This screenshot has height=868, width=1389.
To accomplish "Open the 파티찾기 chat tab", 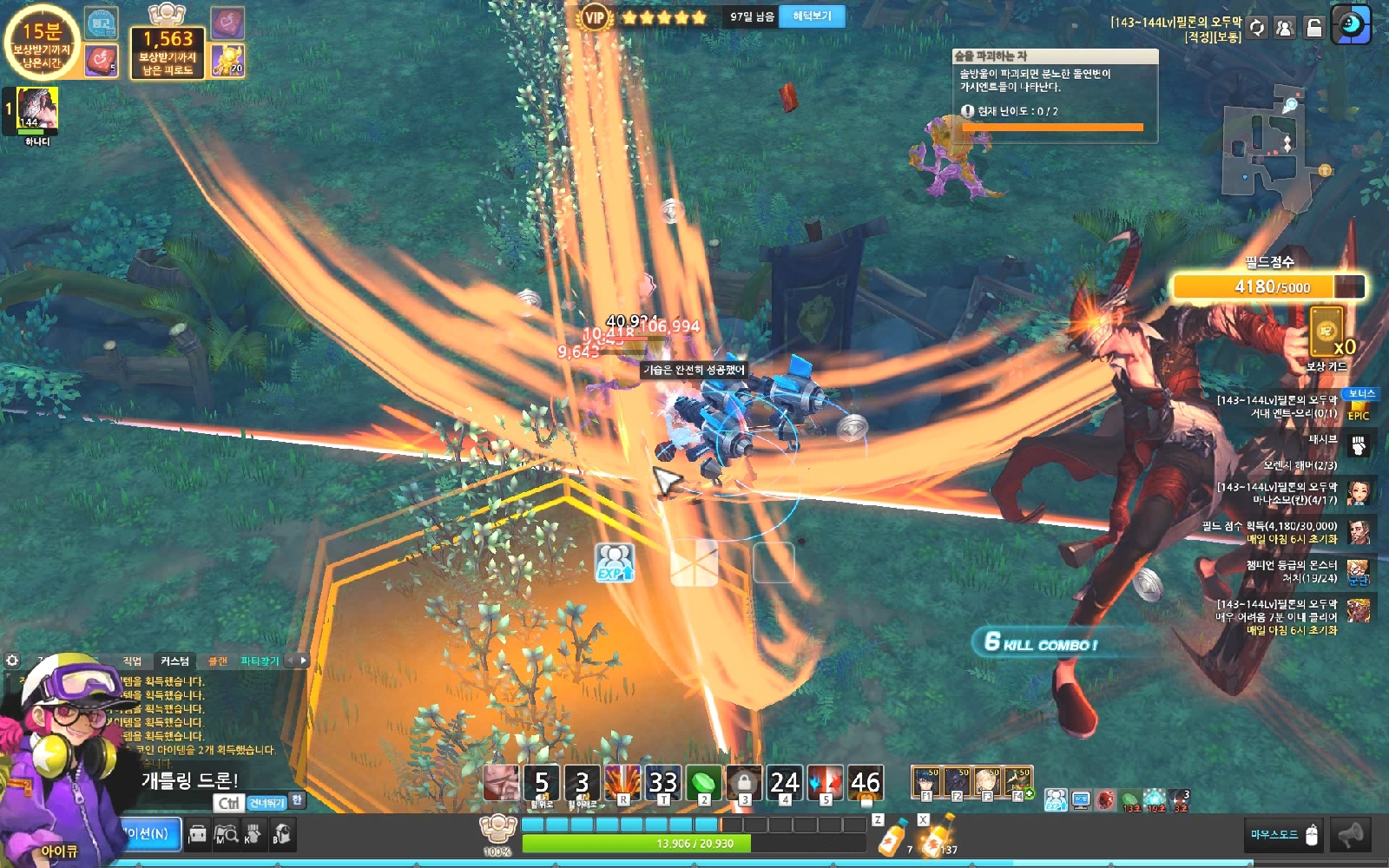I will click(x=260, y=661).
